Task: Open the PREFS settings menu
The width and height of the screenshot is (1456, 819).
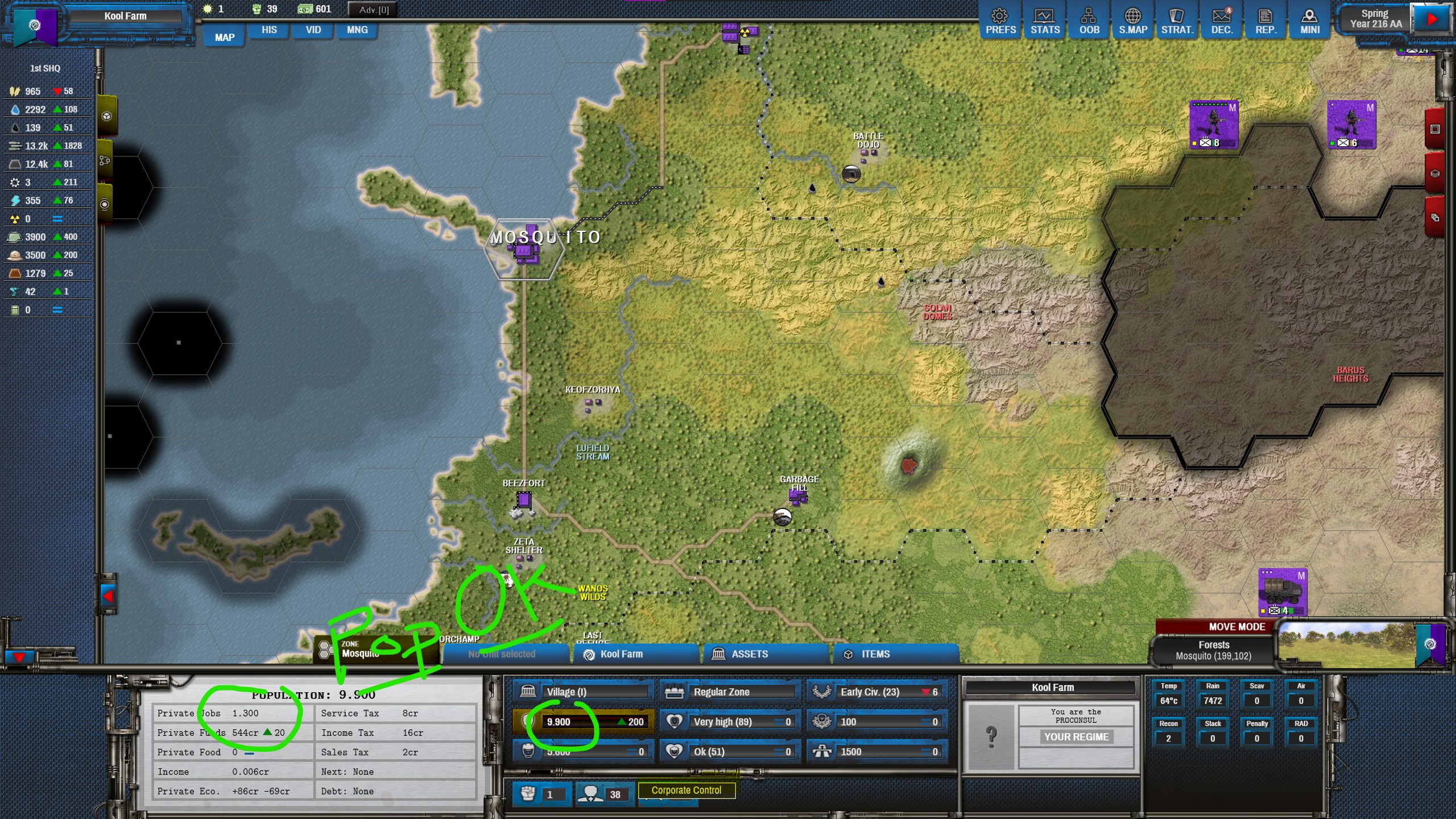Action: [x=1000, y=22]
